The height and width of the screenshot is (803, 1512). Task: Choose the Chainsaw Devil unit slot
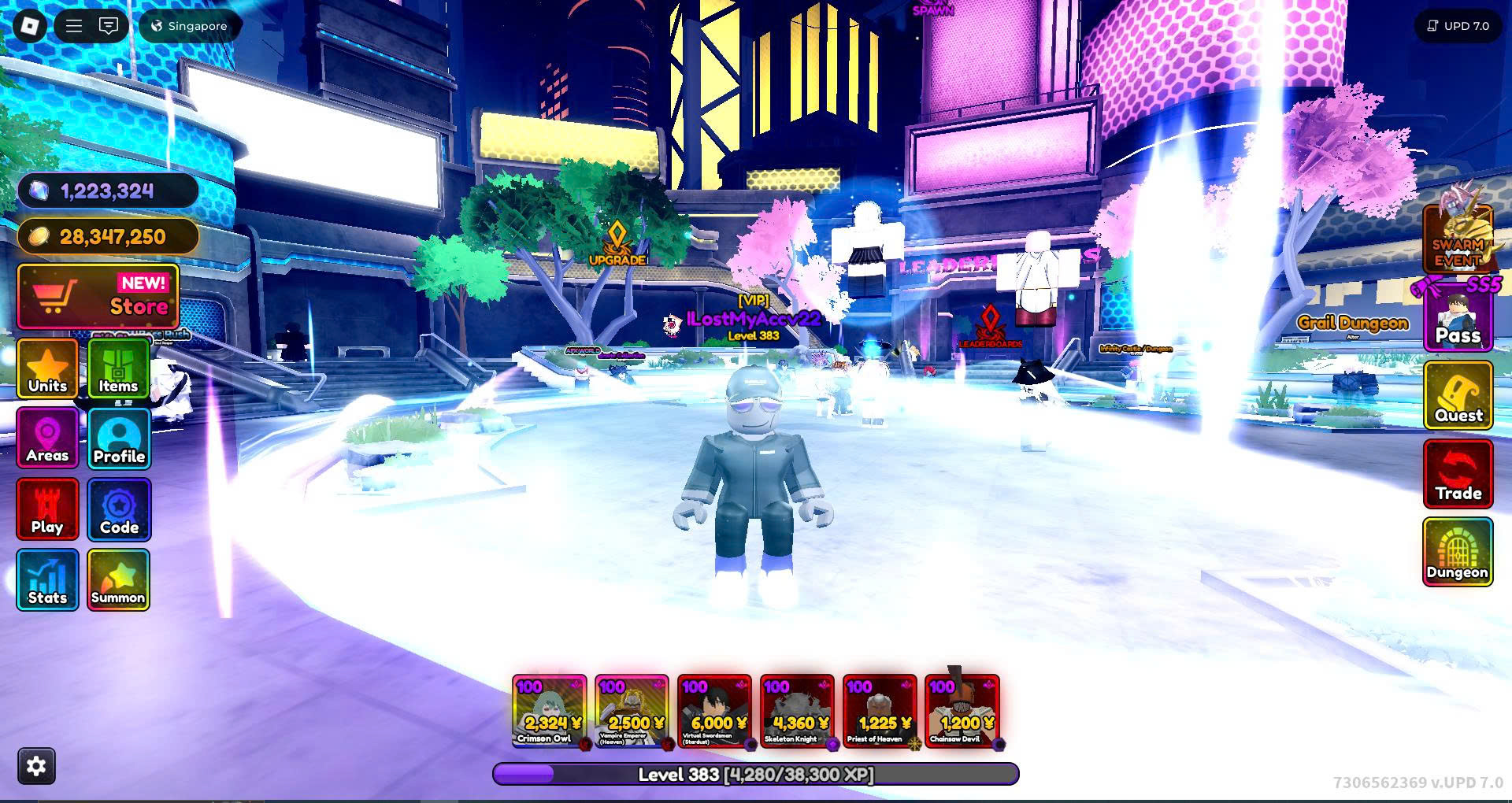[962, 711]
